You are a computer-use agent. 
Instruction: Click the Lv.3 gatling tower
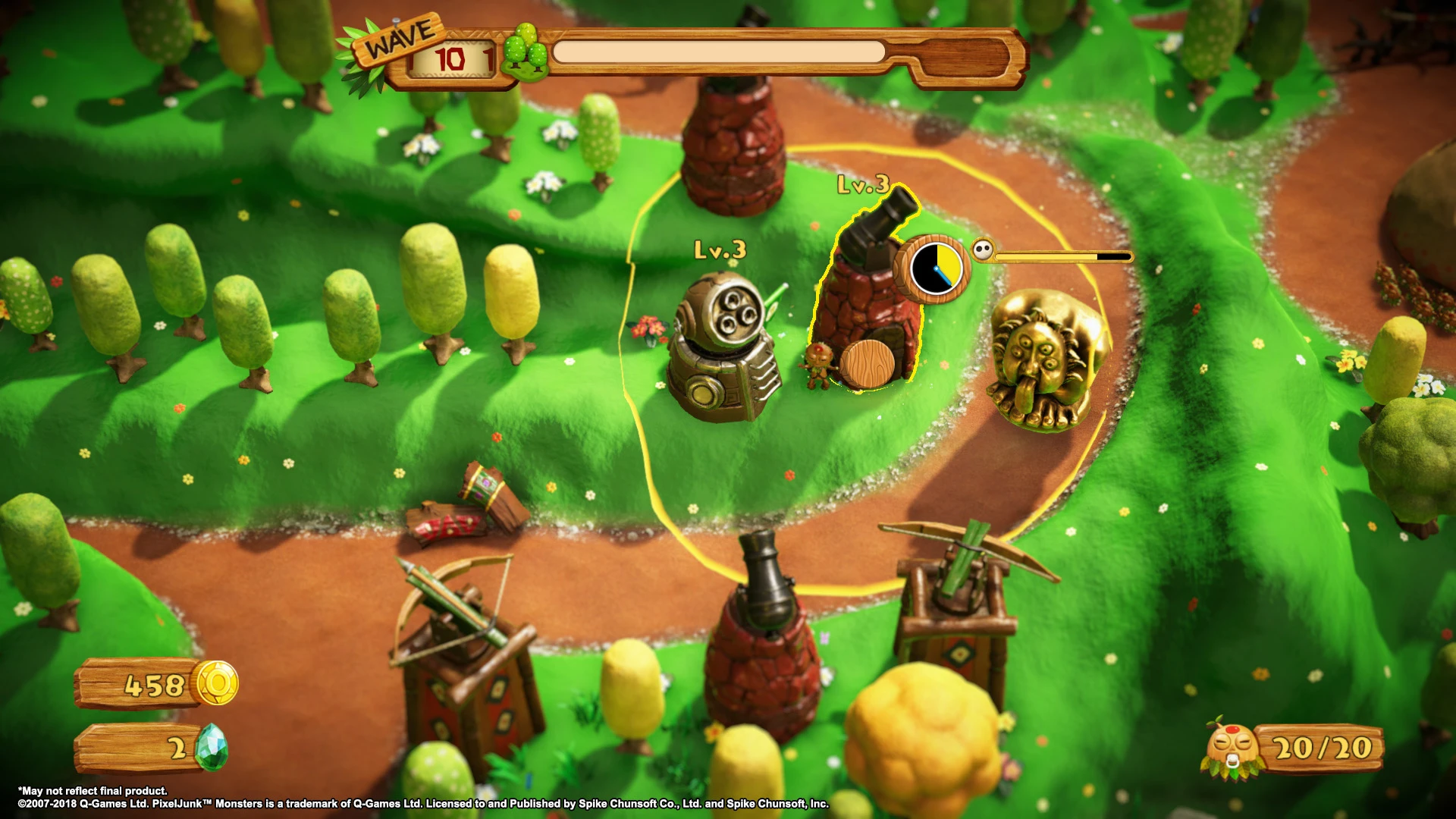pyautogui.click(x=726, y=349)
